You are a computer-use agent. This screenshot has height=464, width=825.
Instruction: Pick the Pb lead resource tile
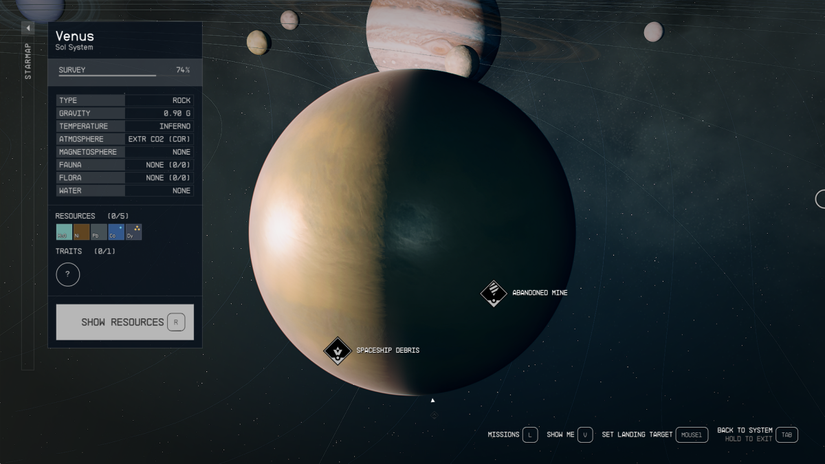[98, 232]
